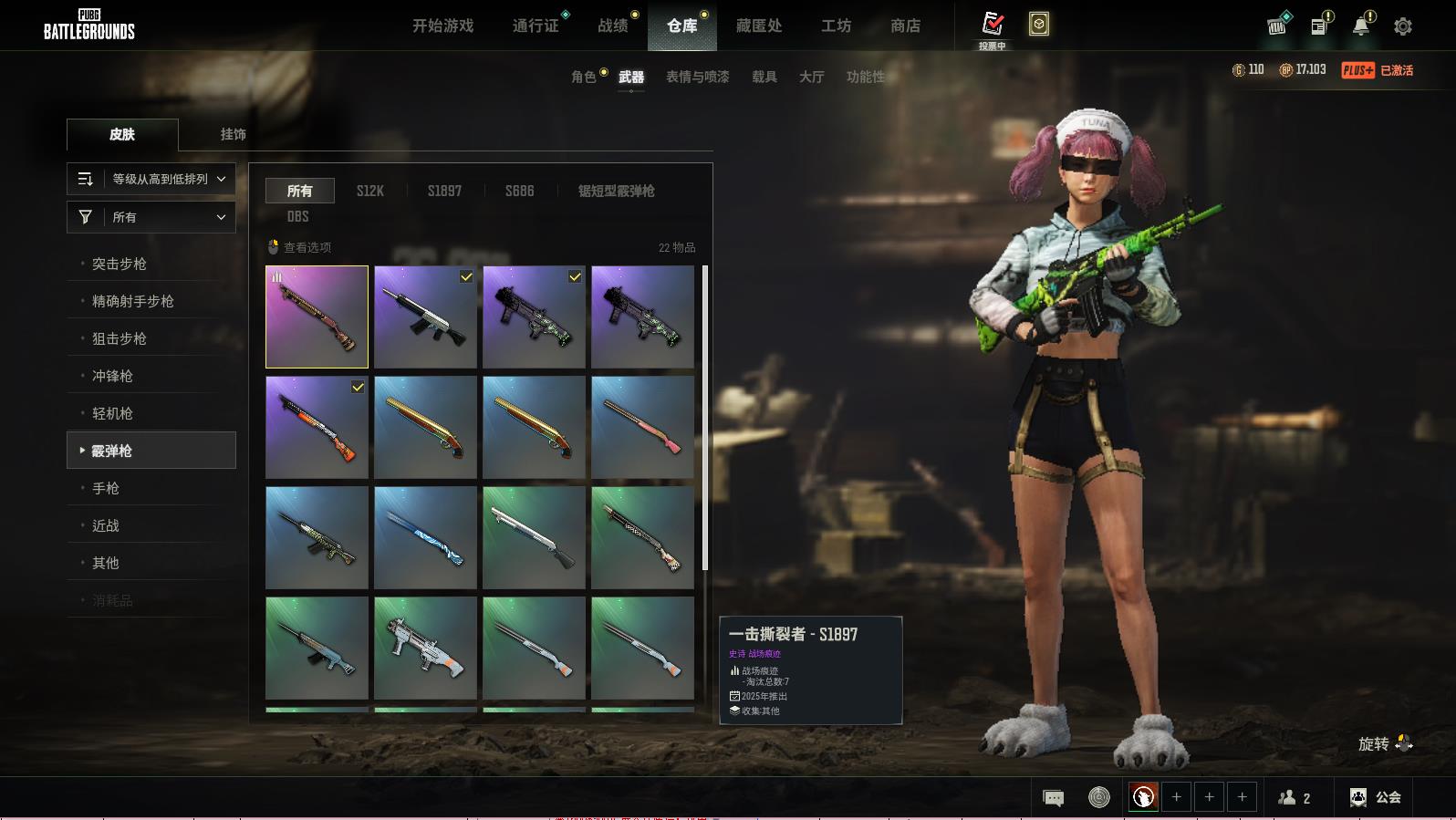The image size is (1456, 820).
Task: Filter skins by S12K
Action: click(370, 191)
